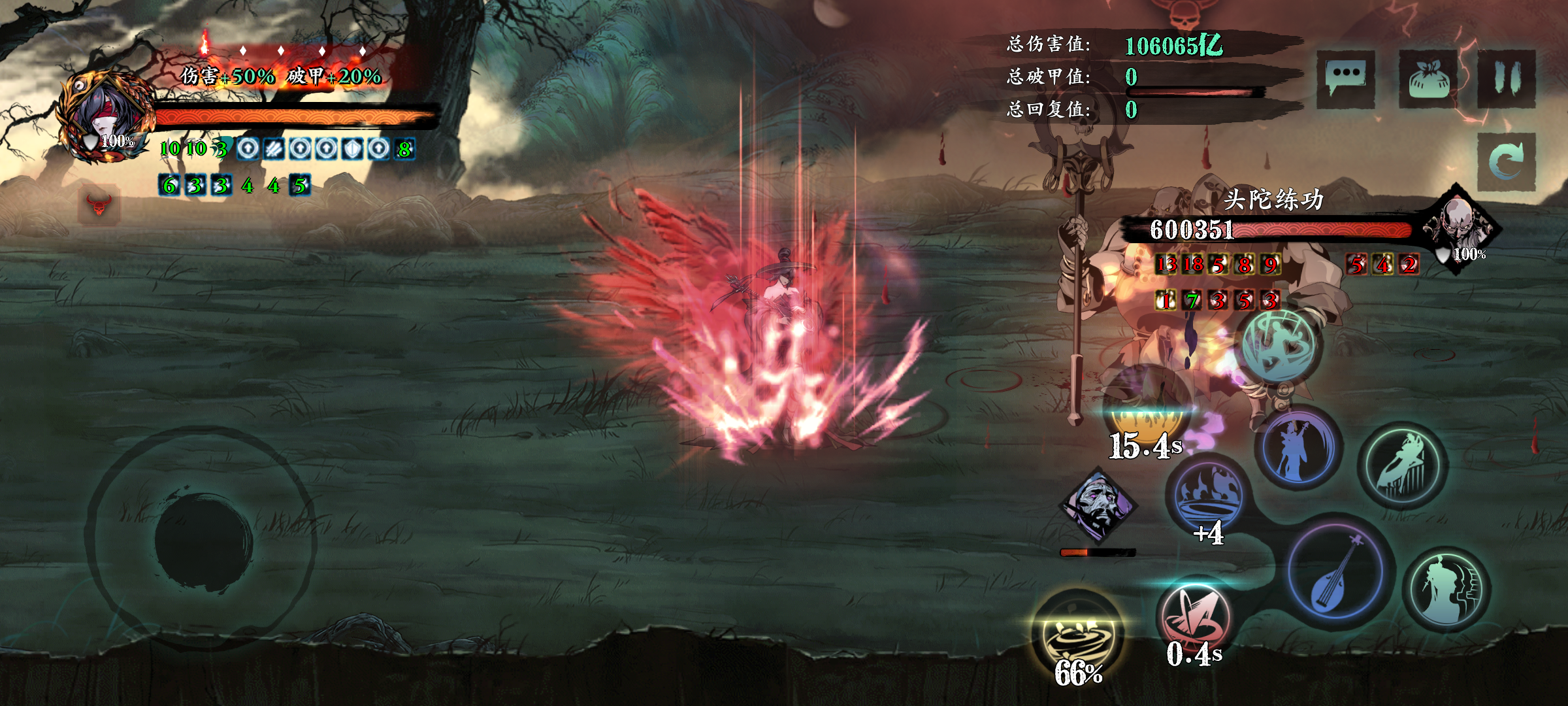Tap the red demon head icon
This screenshot has width=1568, height=706.
99,205
